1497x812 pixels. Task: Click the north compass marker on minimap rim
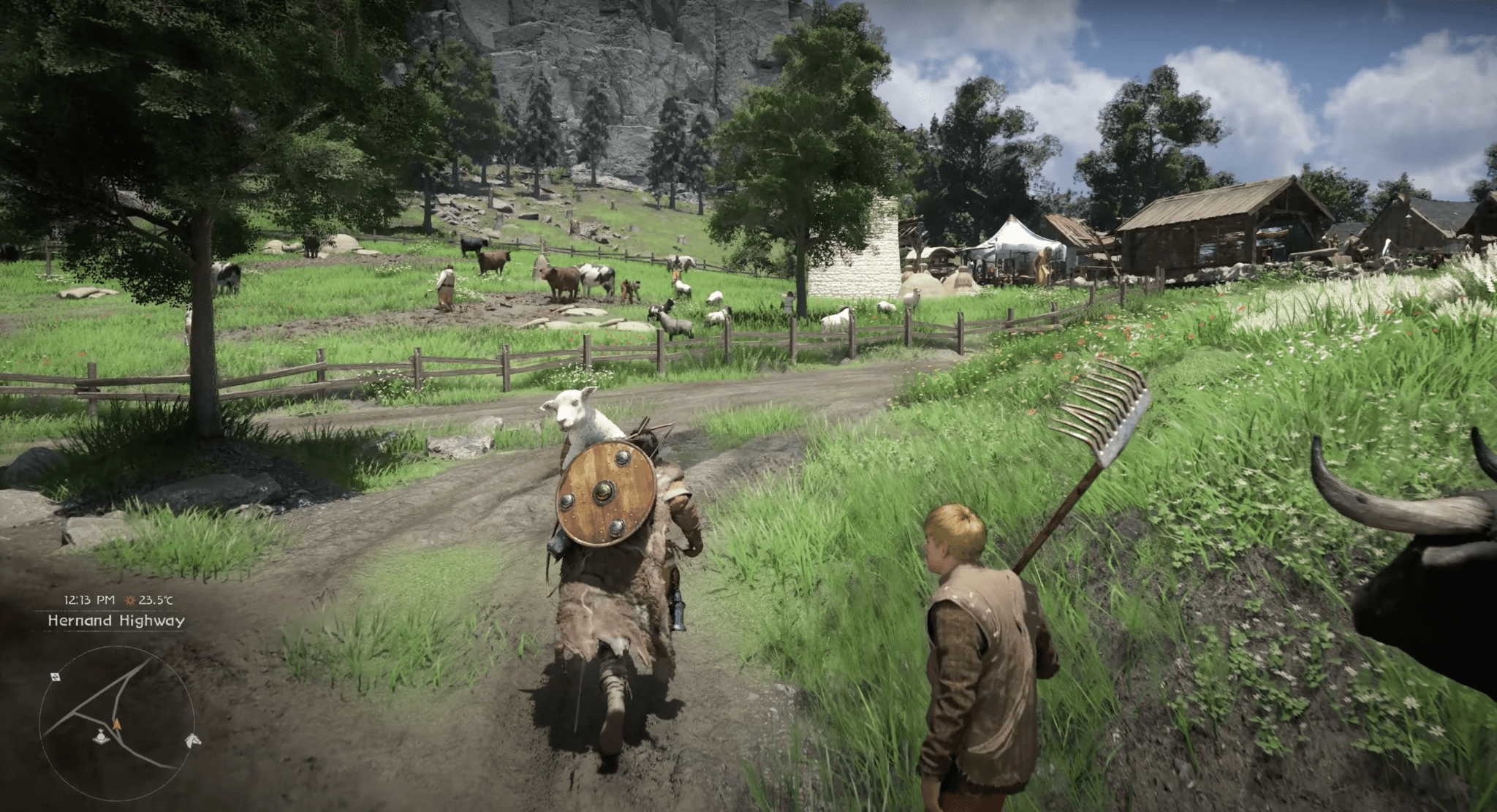click(x=56, y=677)
